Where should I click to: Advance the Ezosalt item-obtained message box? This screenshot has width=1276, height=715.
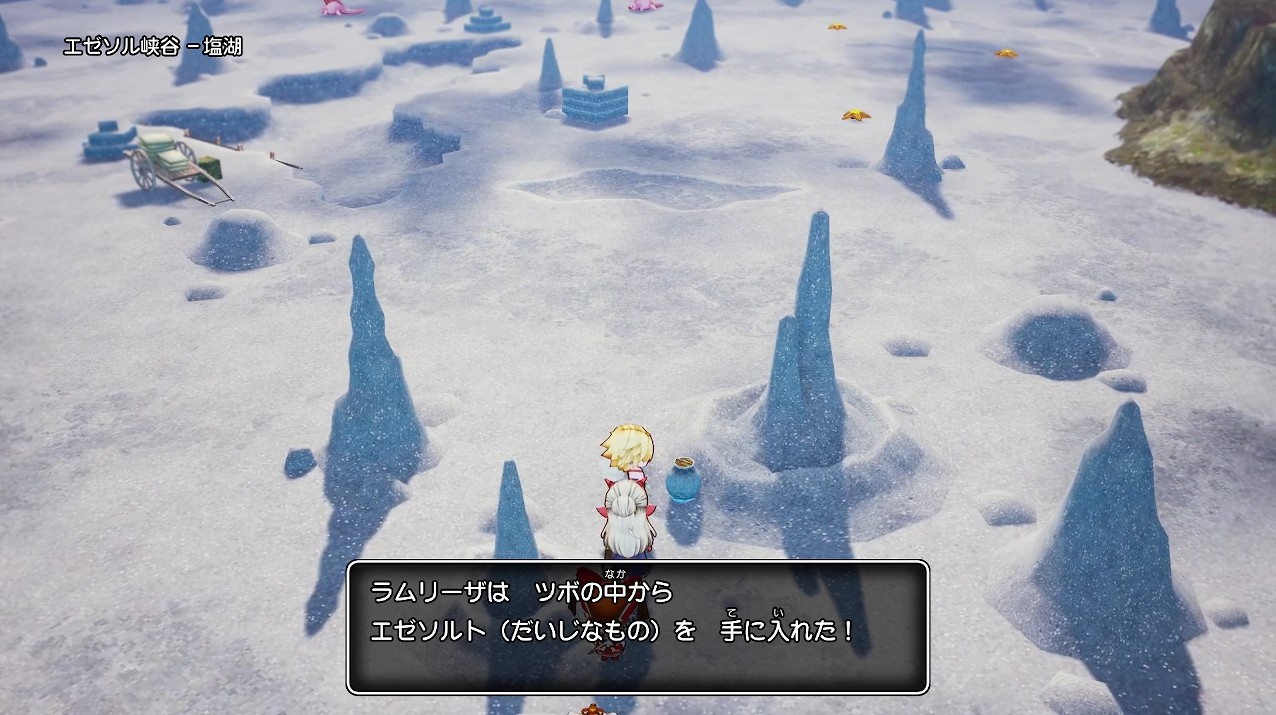tap(638, 627)
